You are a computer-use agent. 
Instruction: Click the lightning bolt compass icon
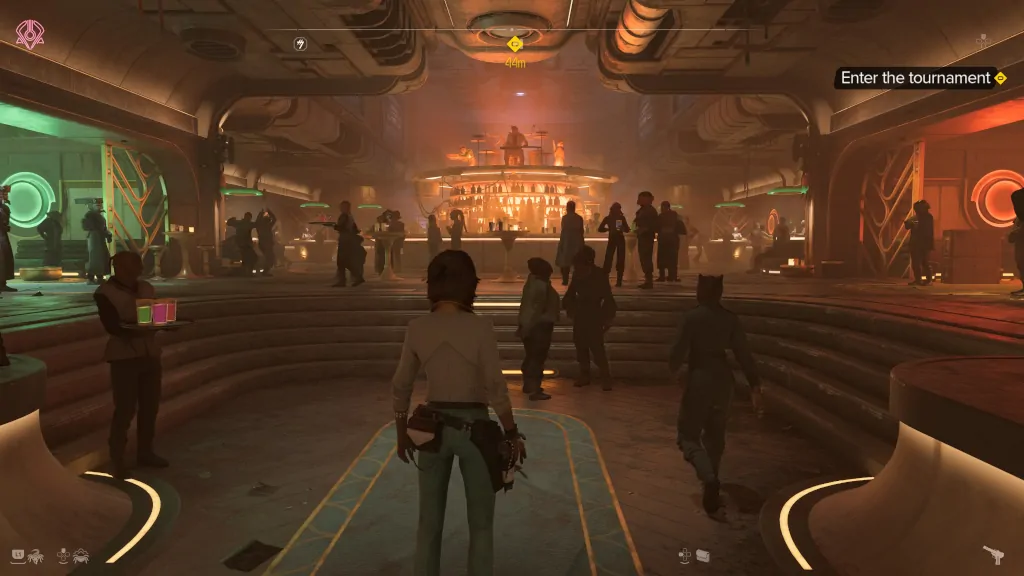pyautogui.click(x=300, y=44)
